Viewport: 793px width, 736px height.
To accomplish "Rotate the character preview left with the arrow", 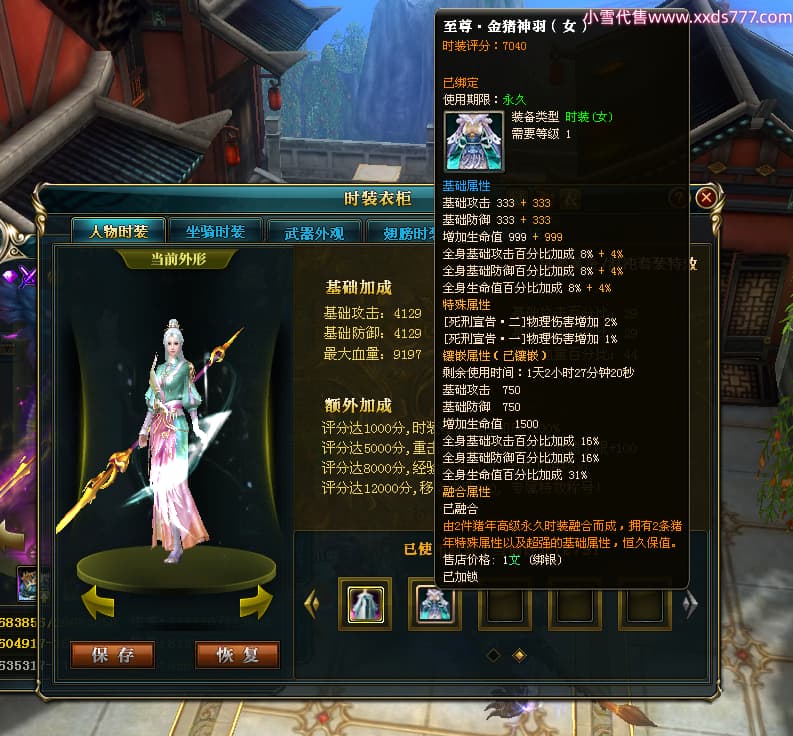I will click(x=96, y=603).
